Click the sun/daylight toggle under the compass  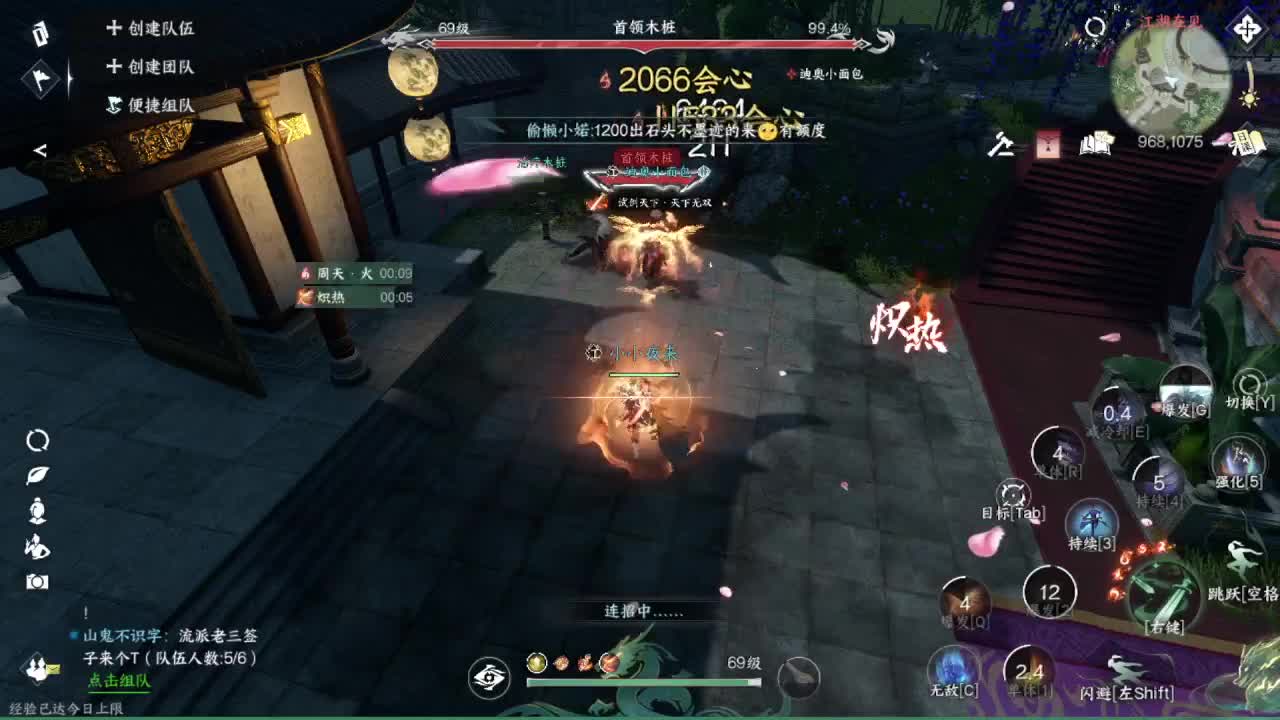coord(1249,100)
